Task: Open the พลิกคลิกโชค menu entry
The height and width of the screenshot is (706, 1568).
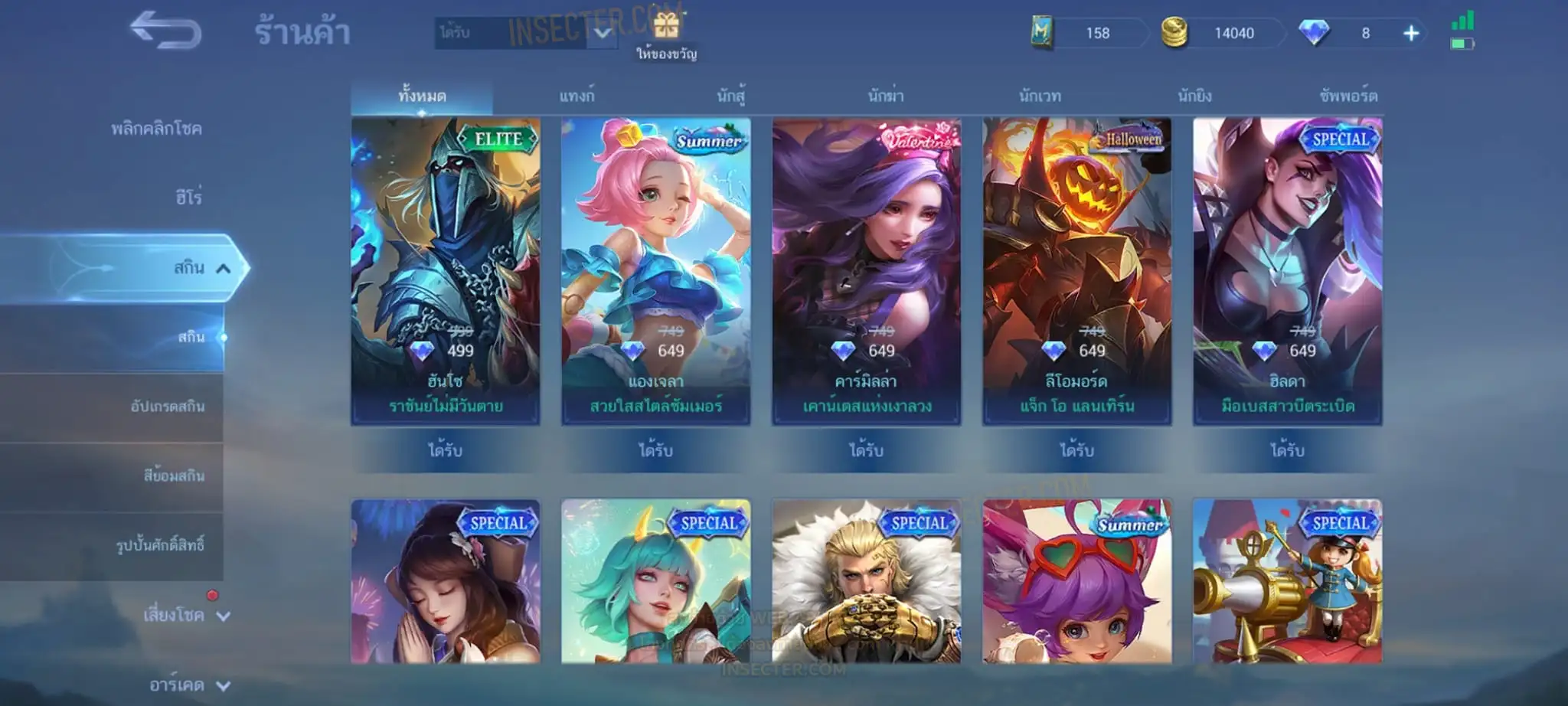Action: (x=156, y=129)
